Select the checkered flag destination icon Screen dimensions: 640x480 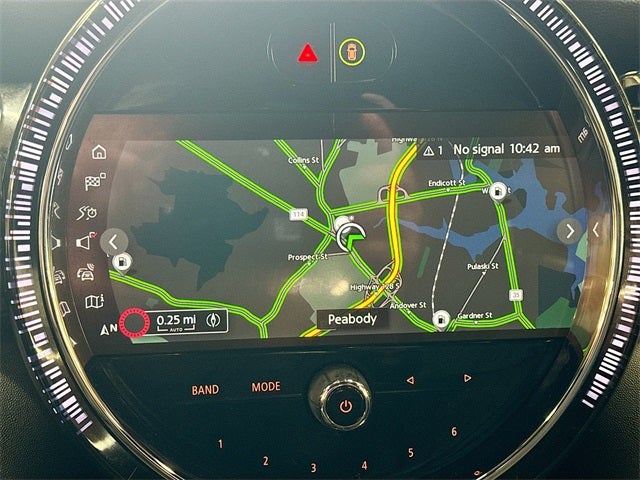coord(95,181)
